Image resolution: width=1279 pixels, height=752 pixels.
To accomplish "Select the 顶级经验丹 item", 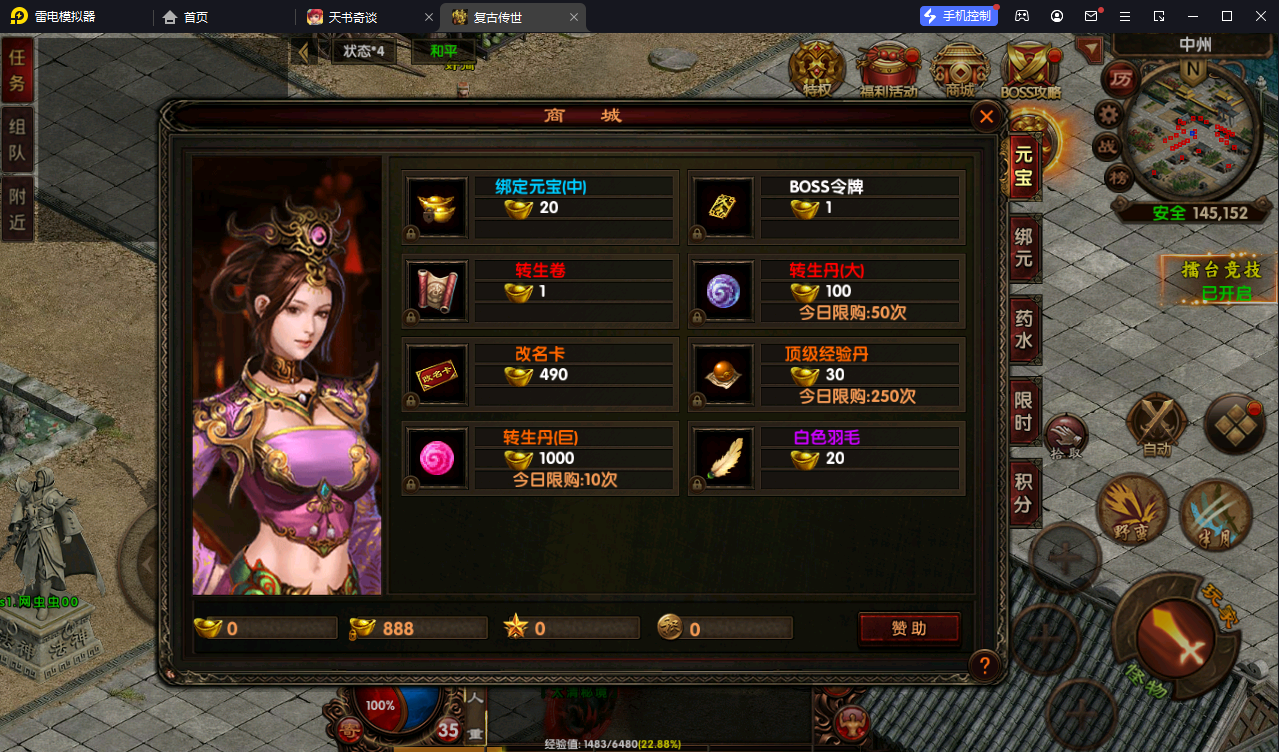I will pos(724,375).
